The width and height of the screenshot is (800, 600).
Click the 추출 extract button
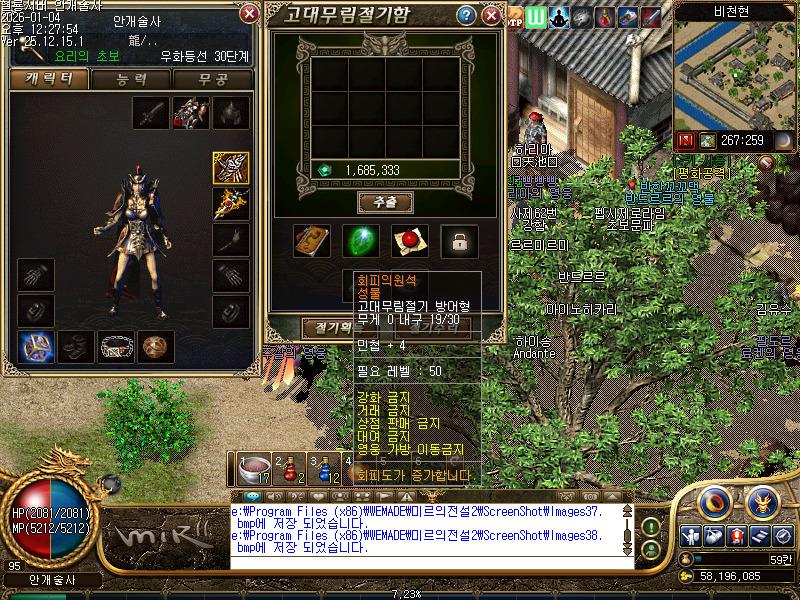point(385,202)
